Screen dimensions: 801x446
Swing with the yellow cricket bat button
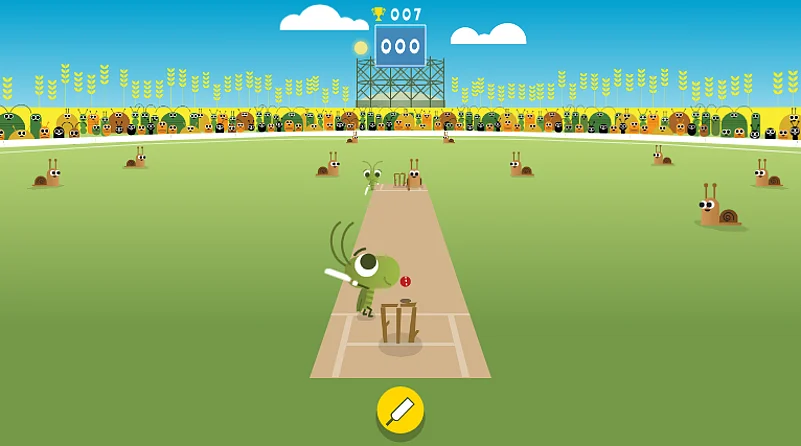click(400, 410)
